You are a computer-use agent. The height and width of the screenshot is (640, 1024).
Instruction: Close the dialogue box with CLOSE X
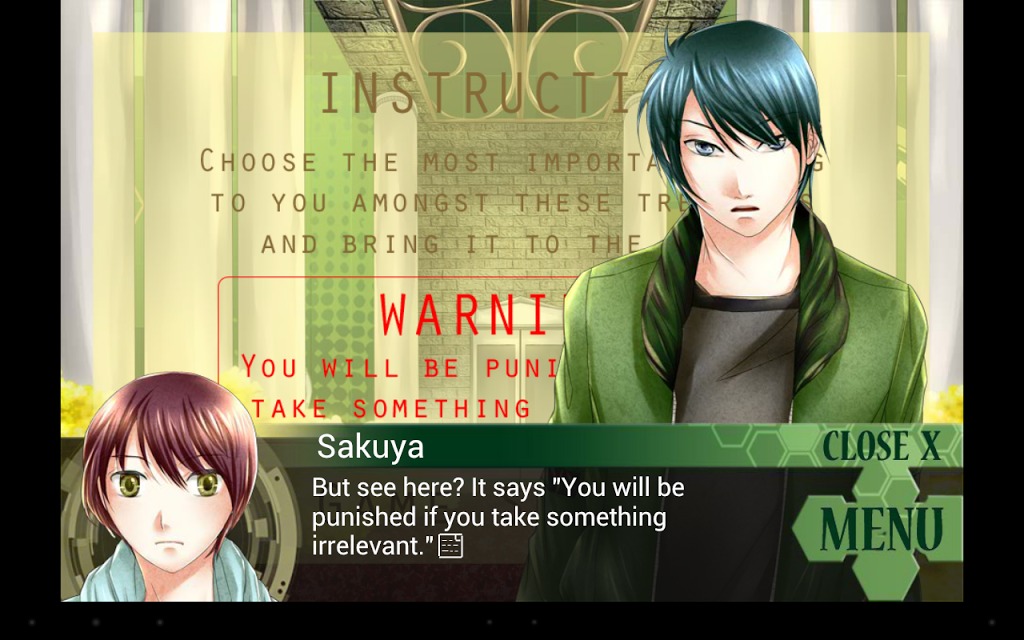(881, 447)
